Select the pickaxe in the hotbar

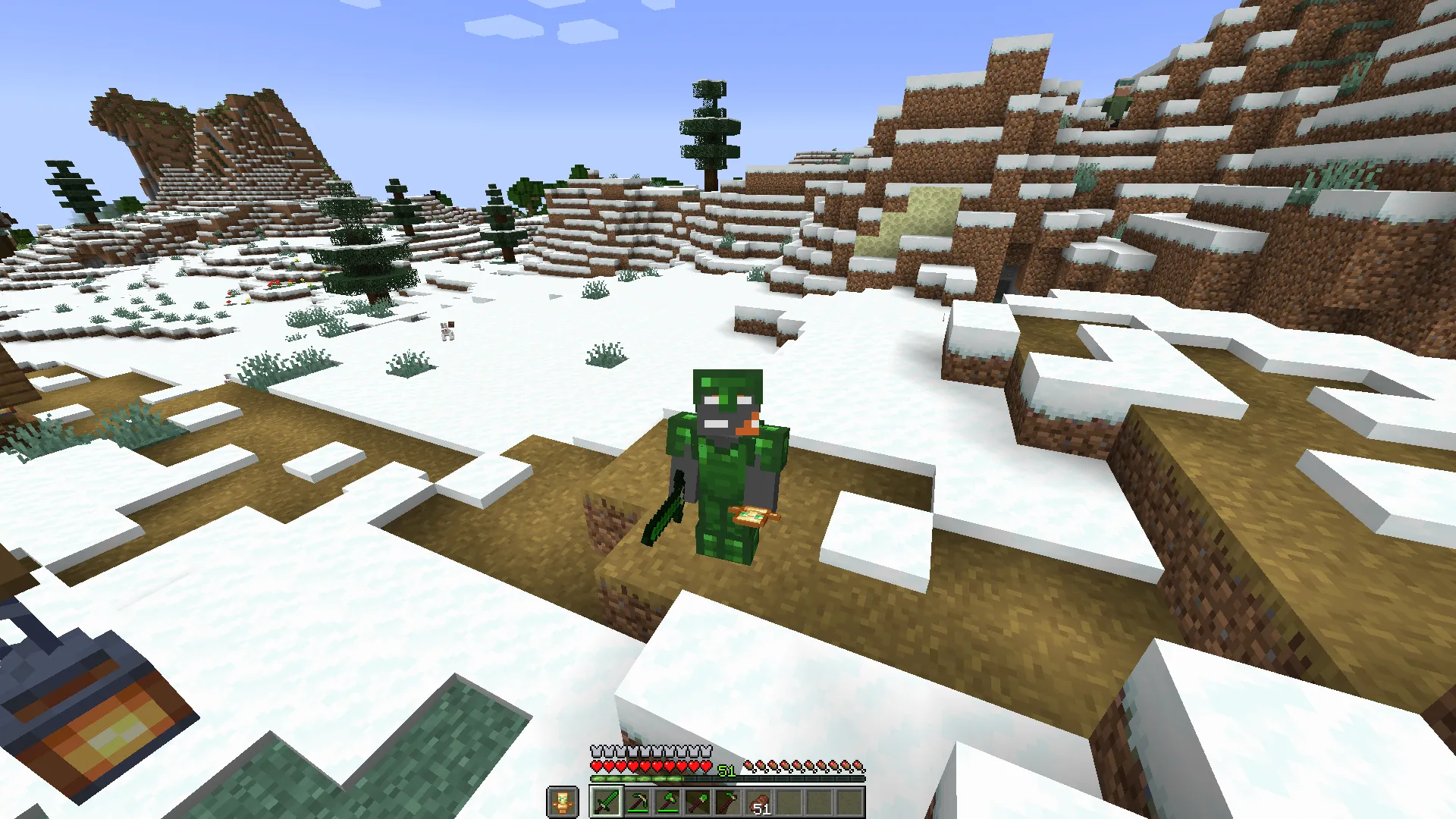[638, 802]
